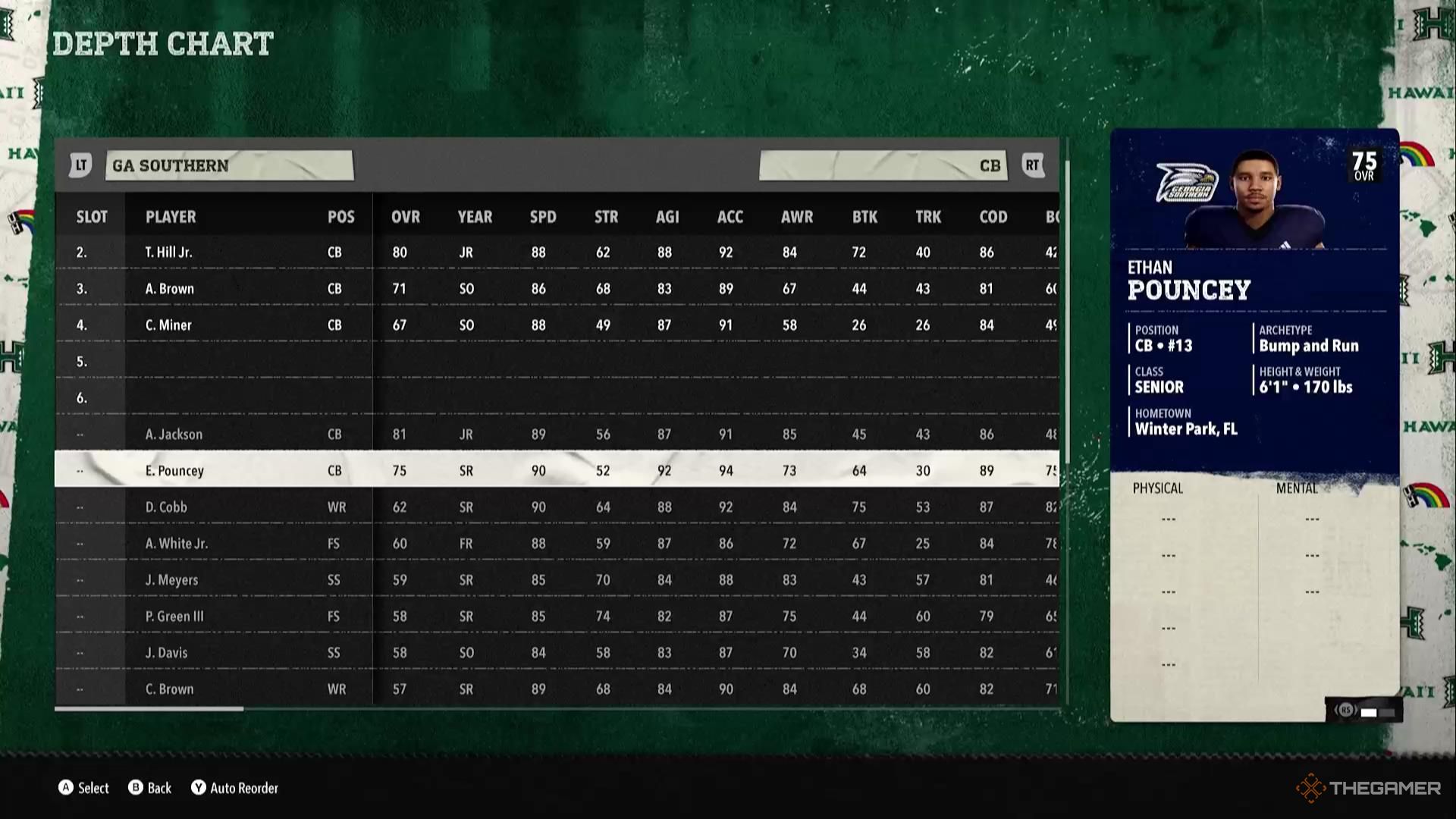The width and height of the screenshot is (1456, 819).
Task: Select sophomore safety J. Davis
Action: 166,653
